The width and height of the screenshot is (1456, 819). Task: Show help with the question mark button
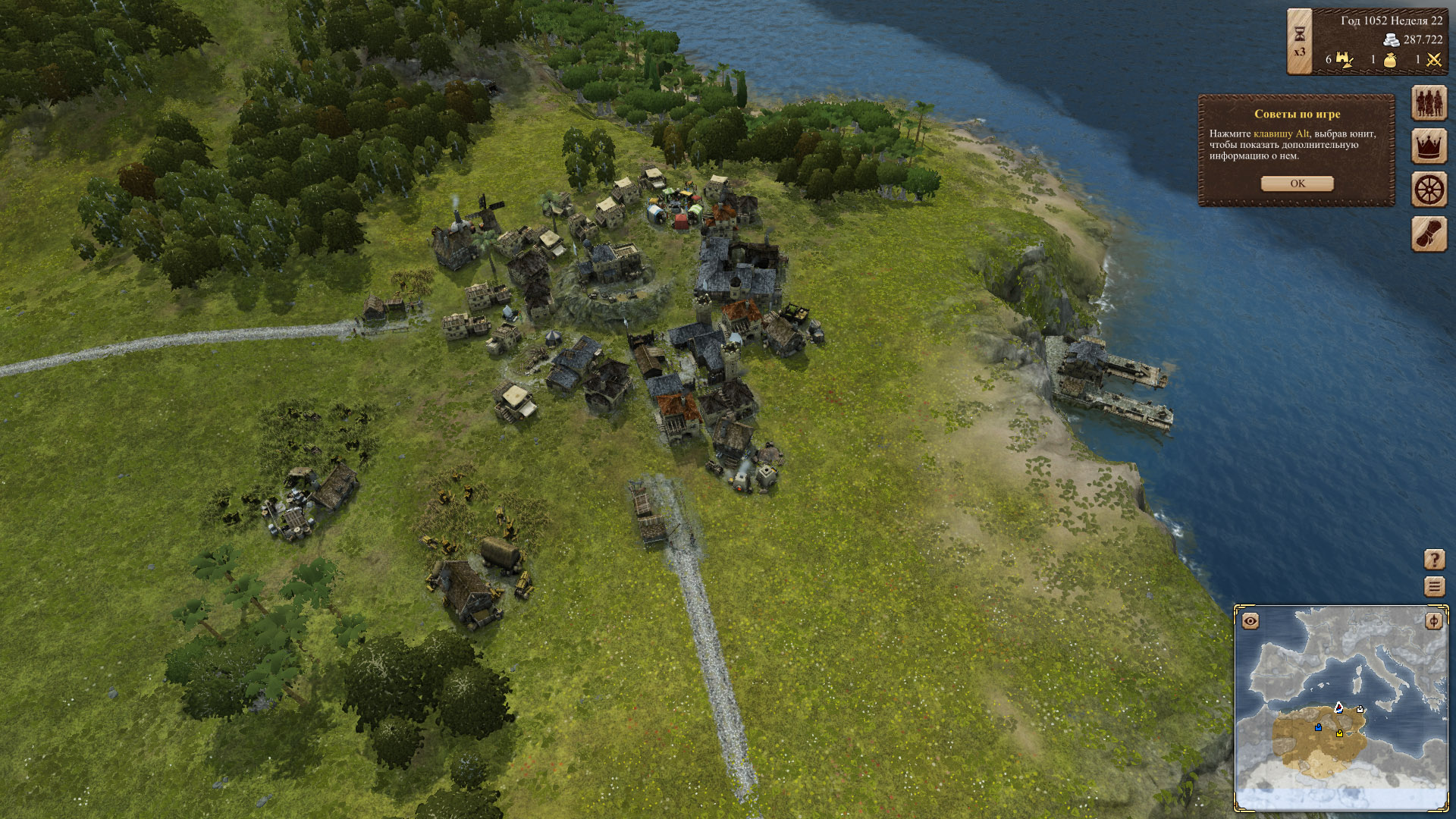(1434, 560)
